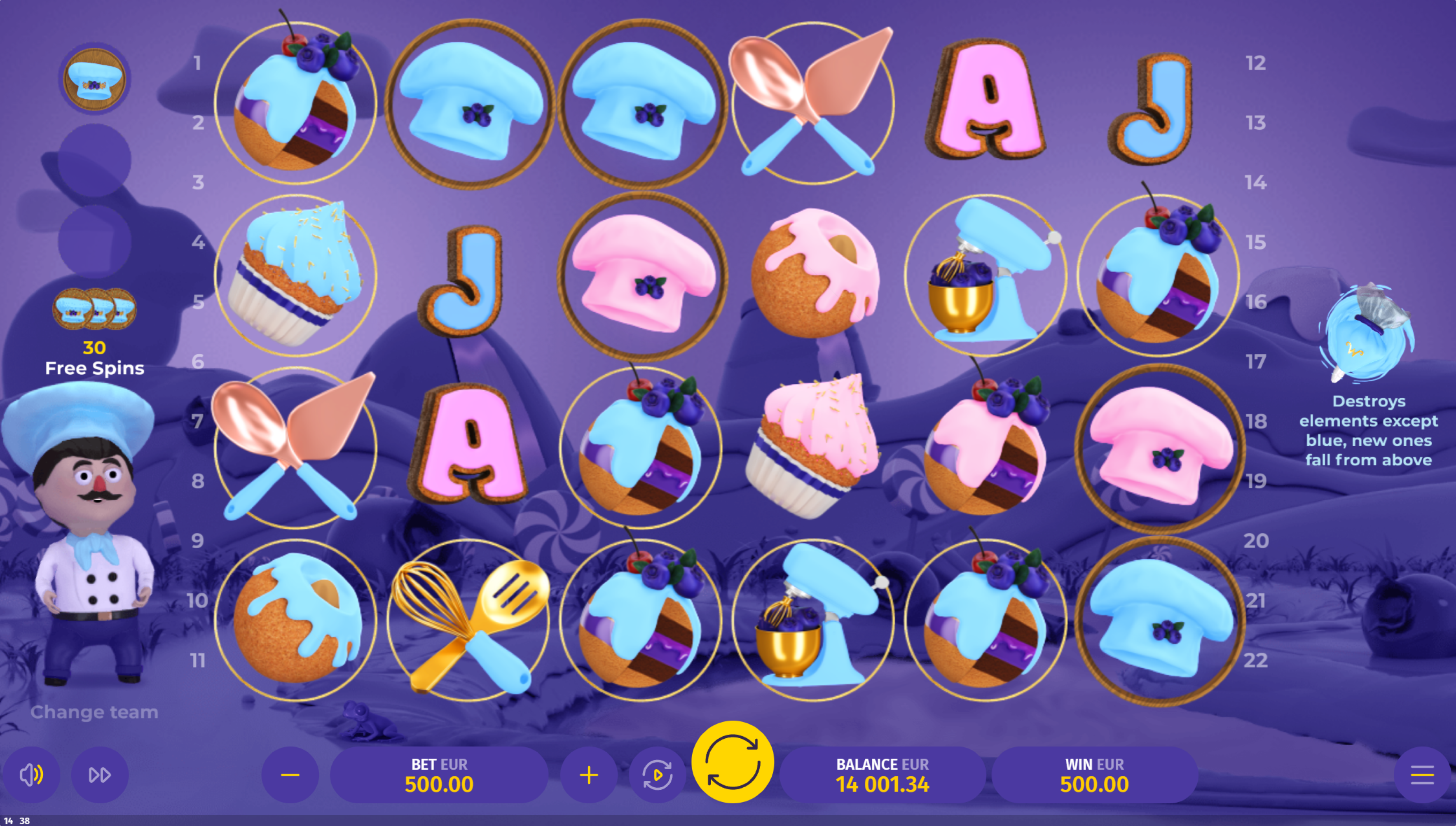Enable fast-forward turbo spin mode
Screen dimensions: 1456x826
[100, 775]
